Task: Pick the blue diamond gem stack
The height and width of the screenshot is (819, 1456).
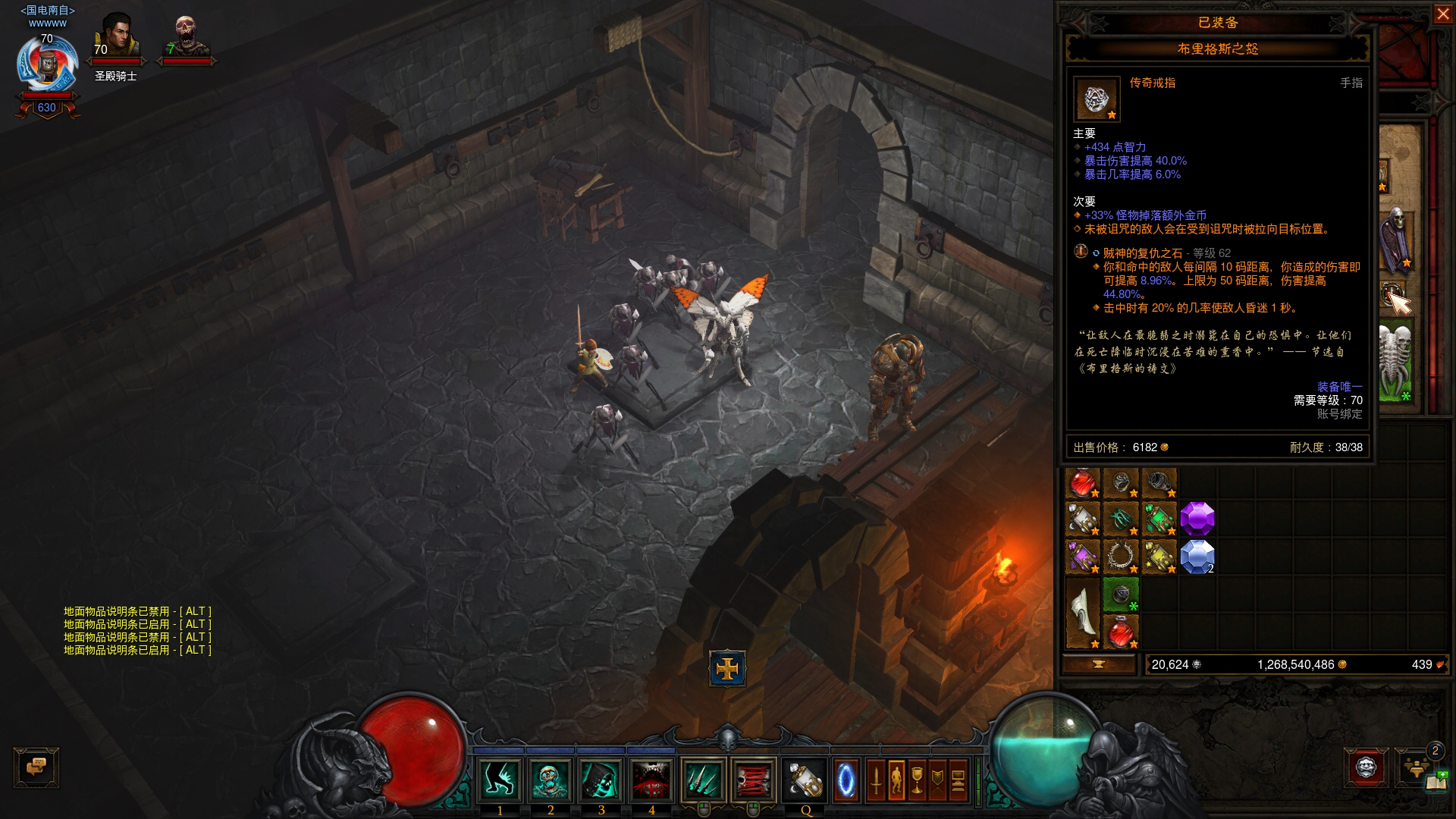Action: click(1197, 557)
